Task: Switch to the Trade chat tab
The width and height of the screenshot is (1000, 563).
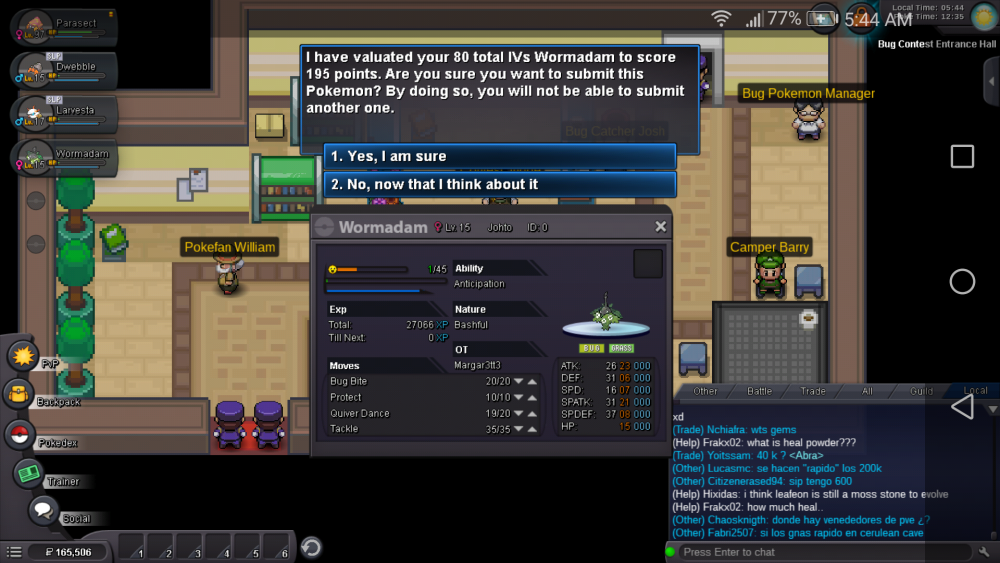Action: (x=813, y=391)
